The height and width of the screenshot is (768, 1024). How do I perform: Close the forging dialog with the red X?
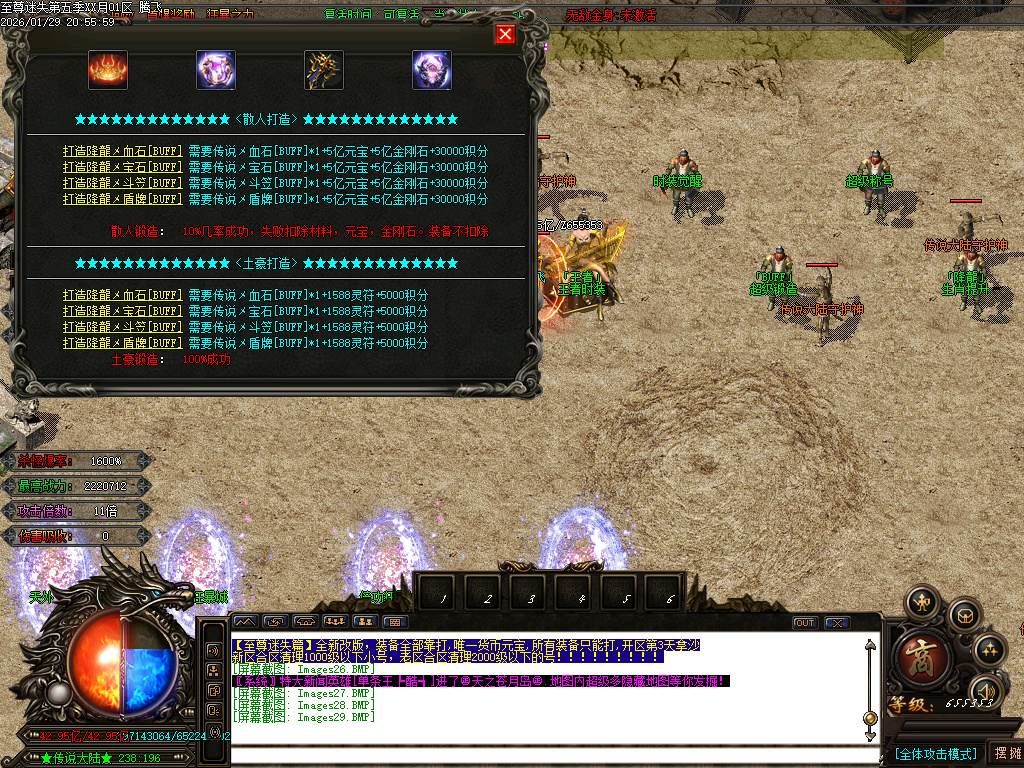pos(505,35)
